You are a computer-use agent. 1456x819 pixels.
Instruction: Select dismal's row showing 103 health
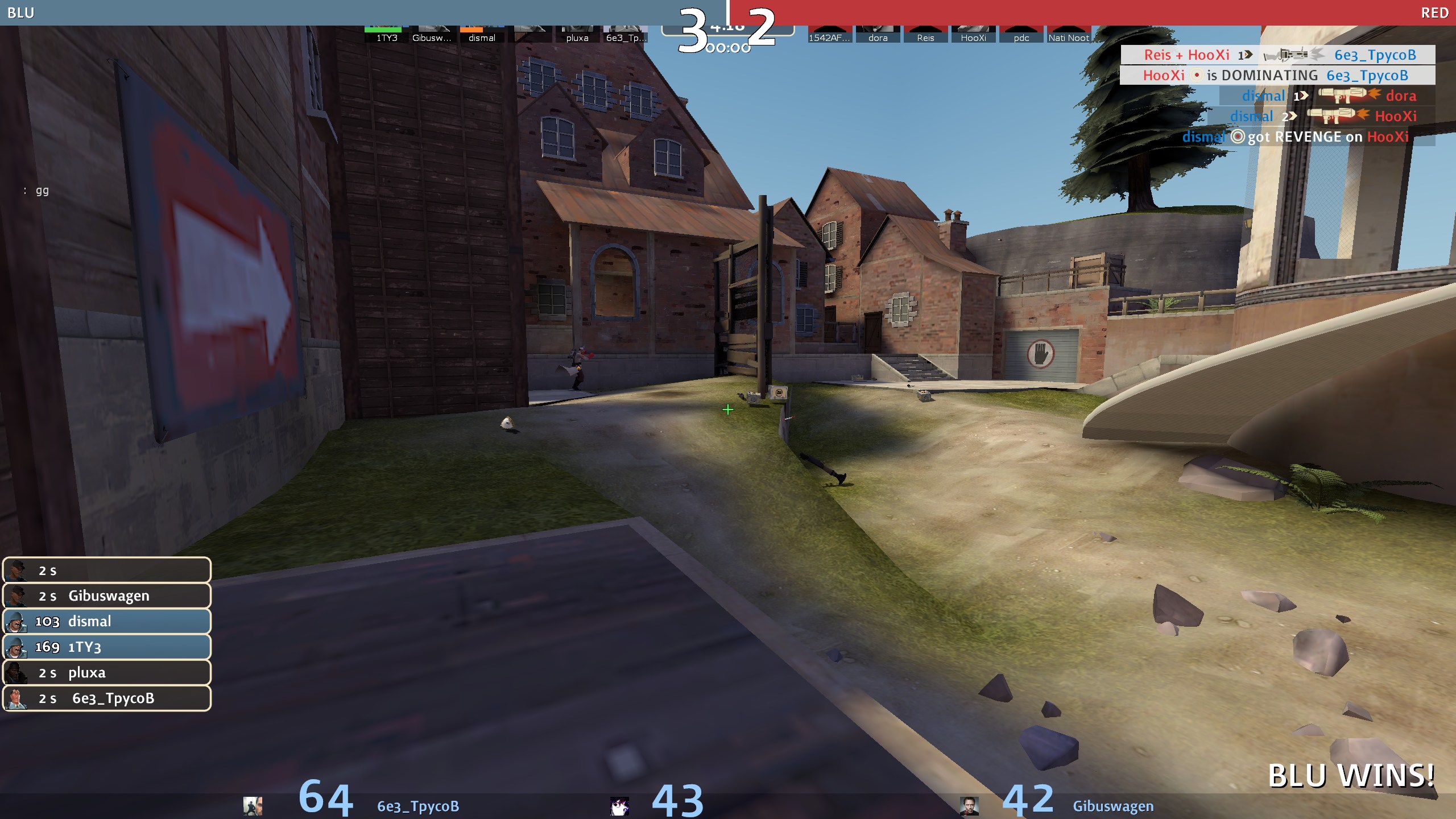(107, 621)
